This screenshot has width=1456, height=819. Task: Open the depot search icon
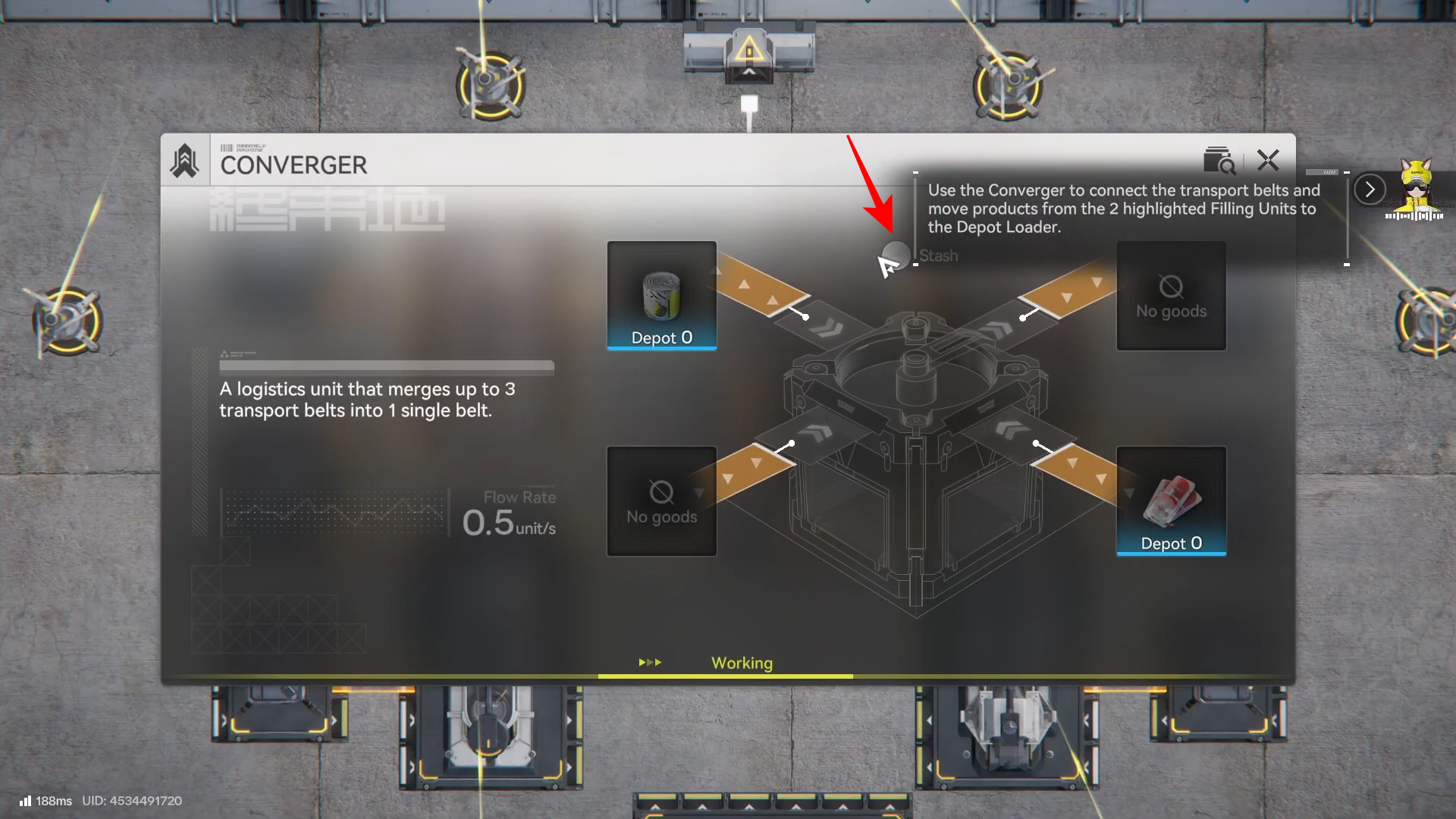1219,161
